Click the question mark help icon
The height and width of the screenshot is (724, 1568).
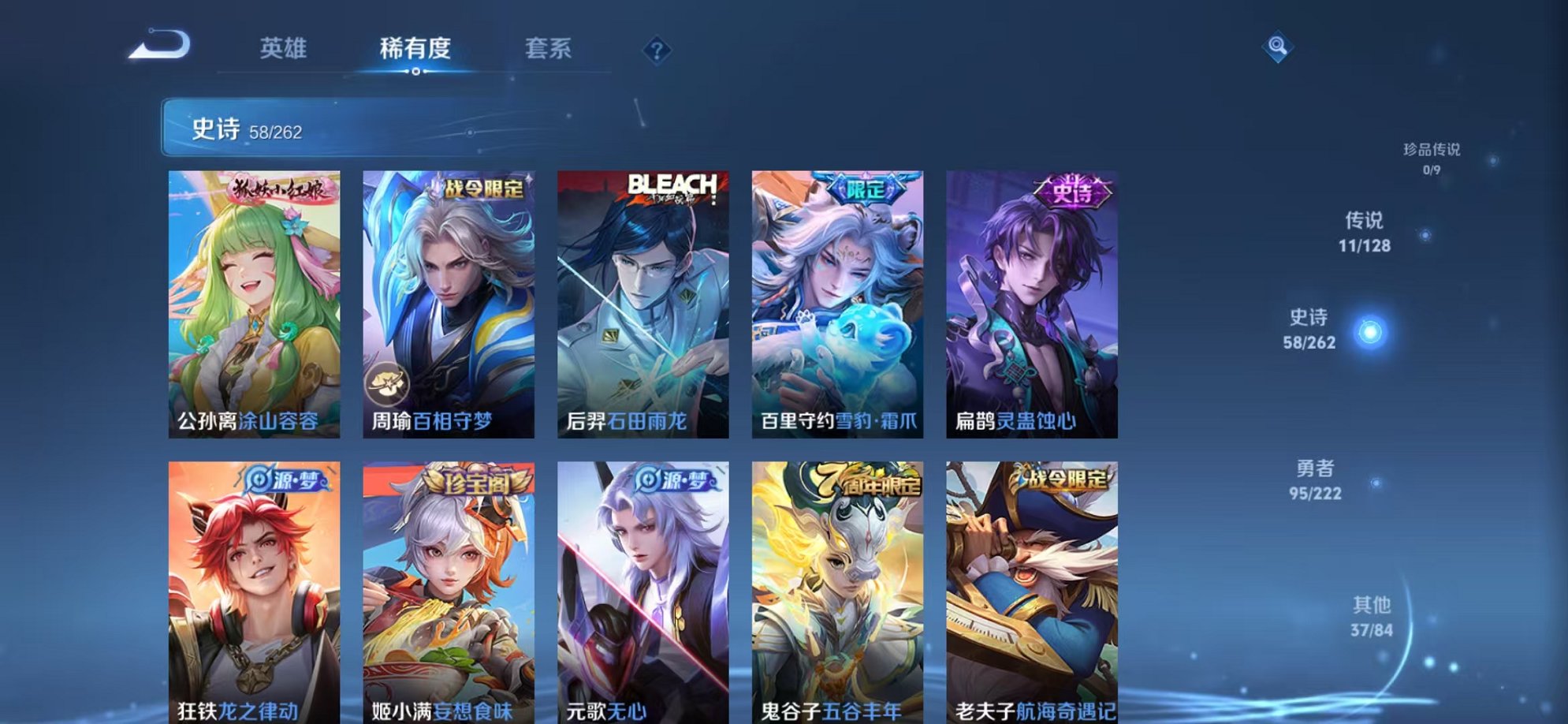point(657,50)
